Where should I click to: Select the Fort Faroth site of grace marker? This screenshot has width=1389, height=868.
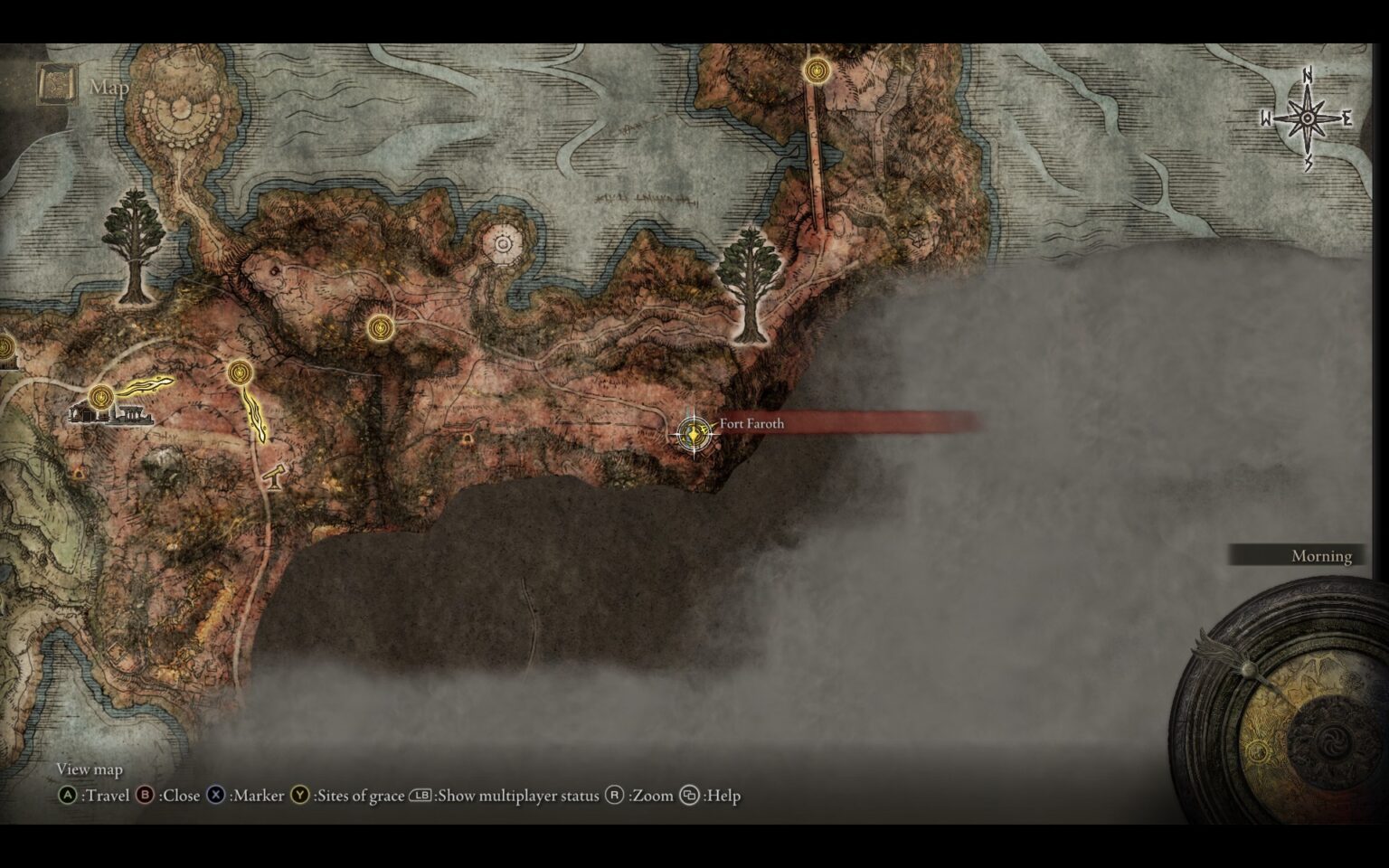[694, 433]
